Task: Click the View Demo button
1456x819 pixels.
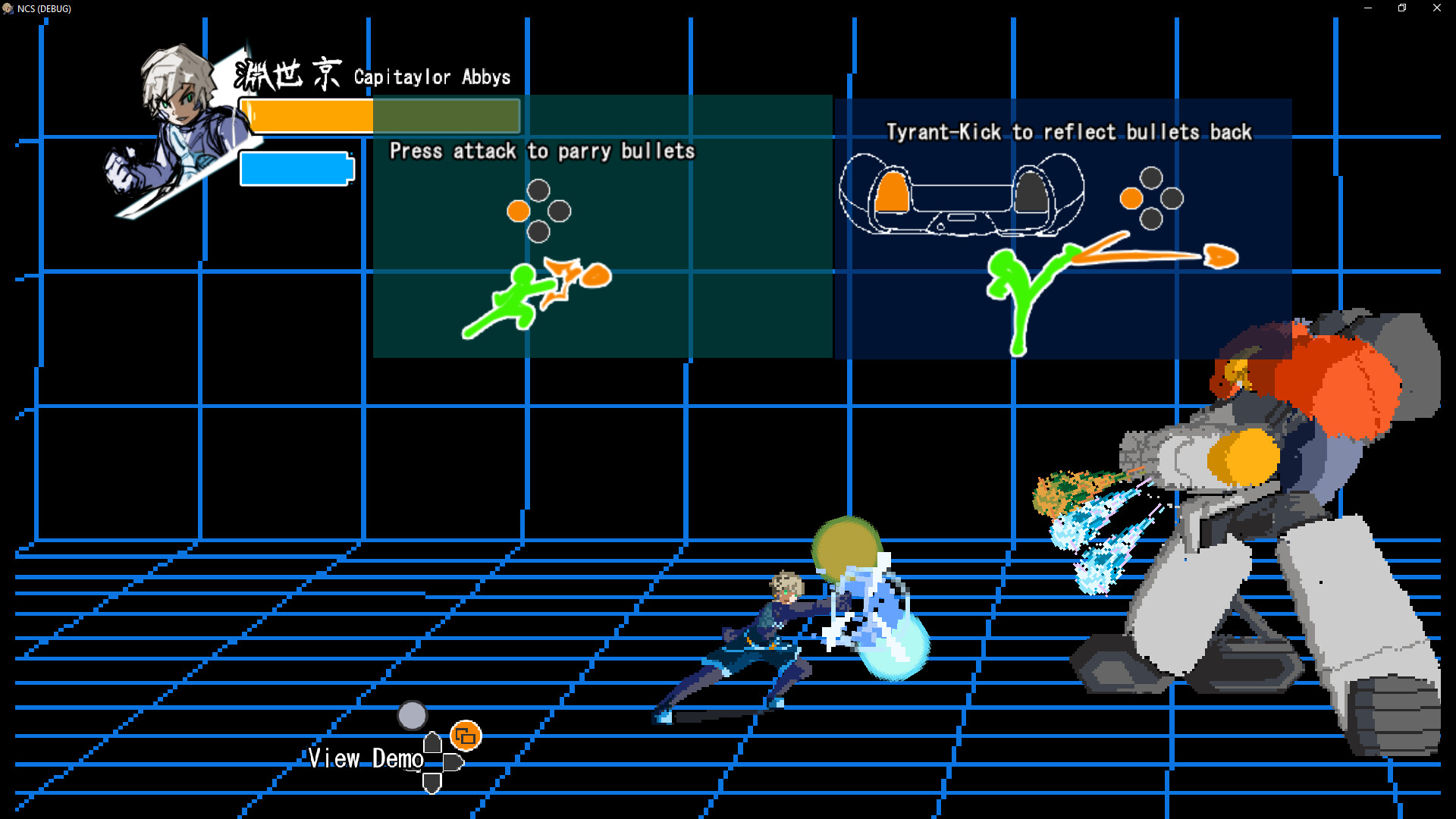Action: tap(367, 758)
